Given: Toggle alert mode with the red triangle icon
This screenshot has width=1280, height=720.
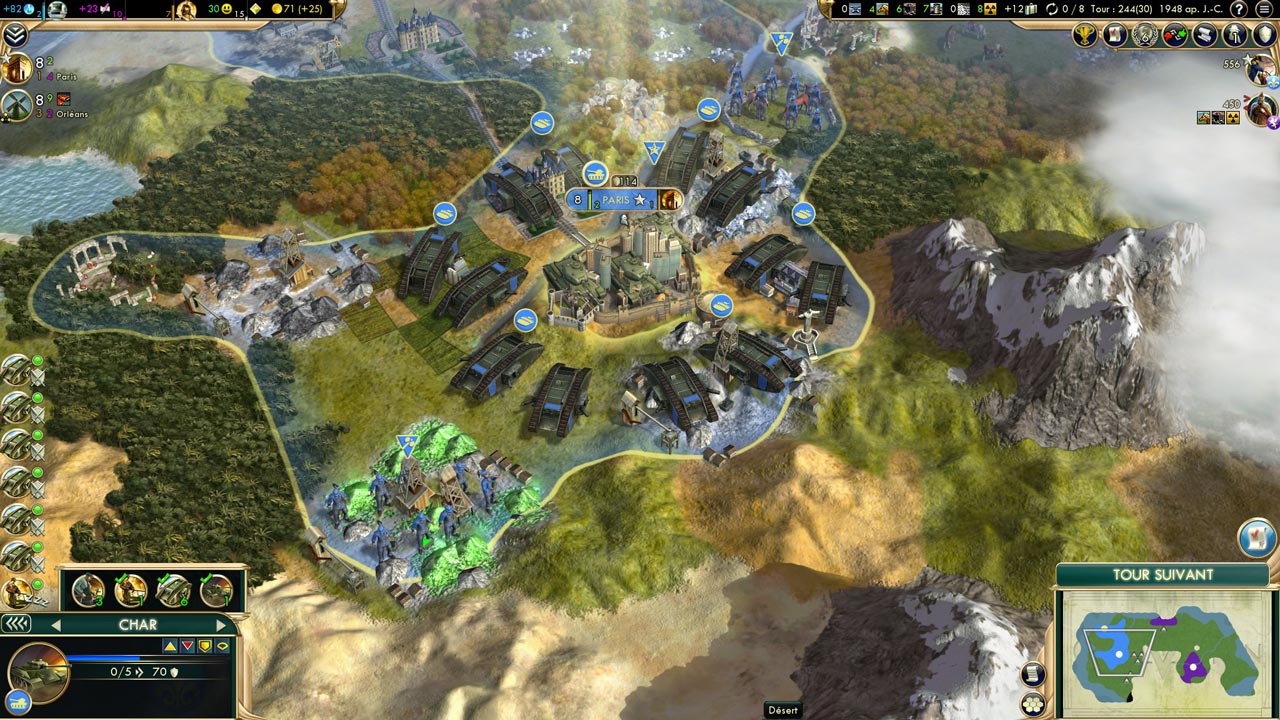Looking at the screenshot, I should [187, 645].
